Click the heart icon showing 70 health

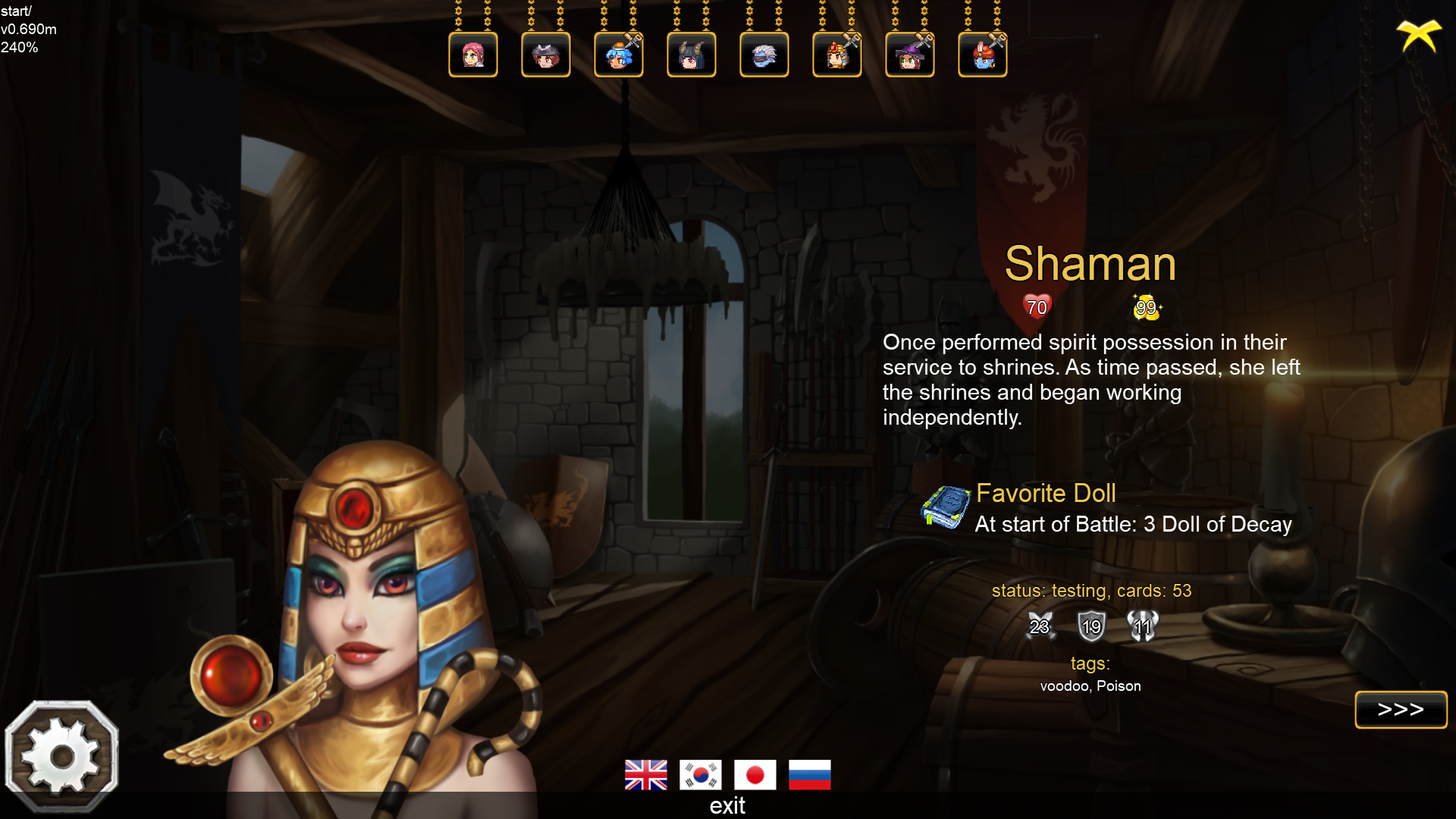tap(1036, 306)
